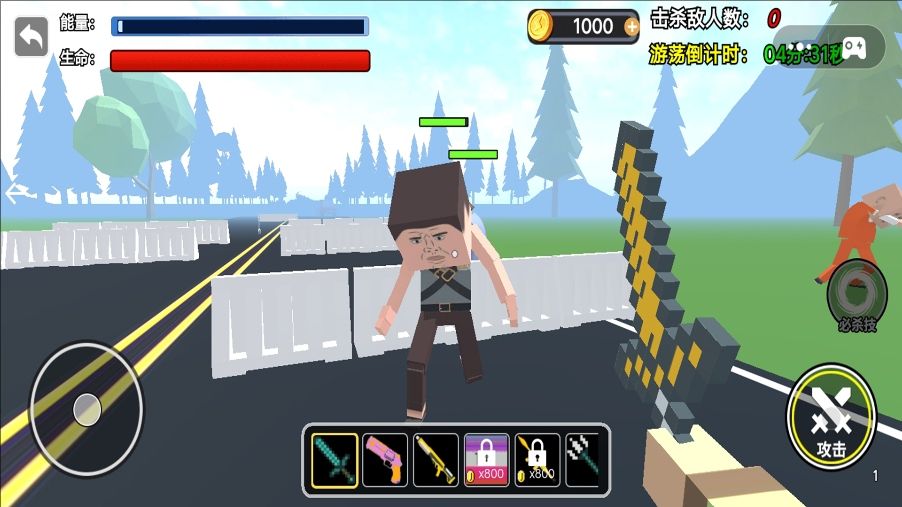Open the three-dot overlay menu
This screenshot has width=902, height=507.
point(803,47)
